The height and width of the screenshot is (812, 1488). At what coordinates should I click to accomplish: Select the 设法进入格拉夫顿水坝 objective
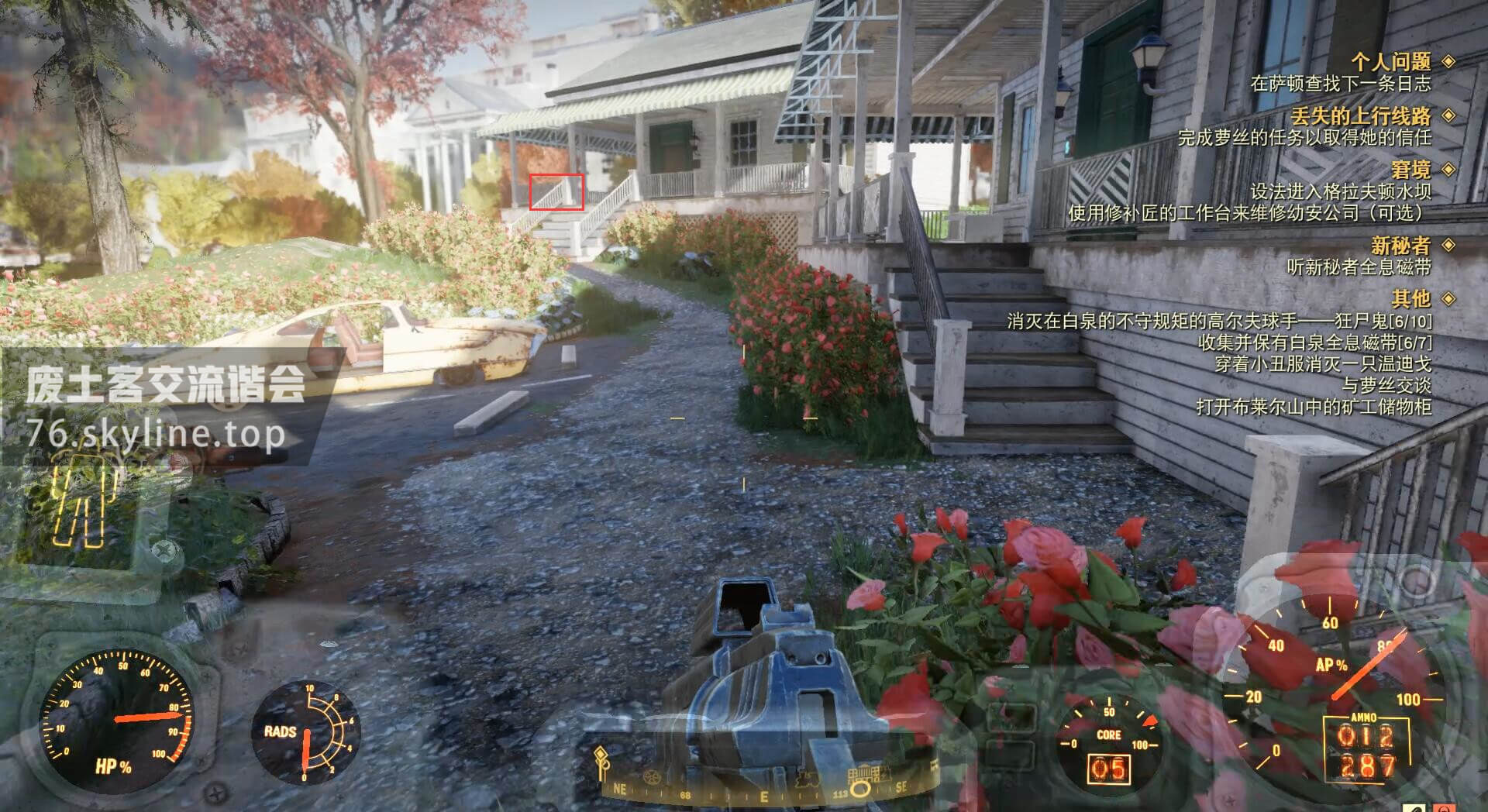[1340, 191]
